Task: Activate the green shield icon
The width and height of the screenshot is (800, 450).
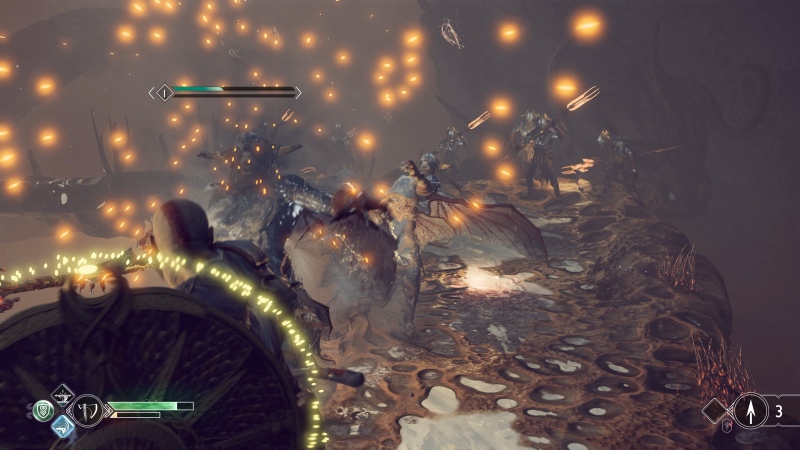Action: tap(42, 410)
